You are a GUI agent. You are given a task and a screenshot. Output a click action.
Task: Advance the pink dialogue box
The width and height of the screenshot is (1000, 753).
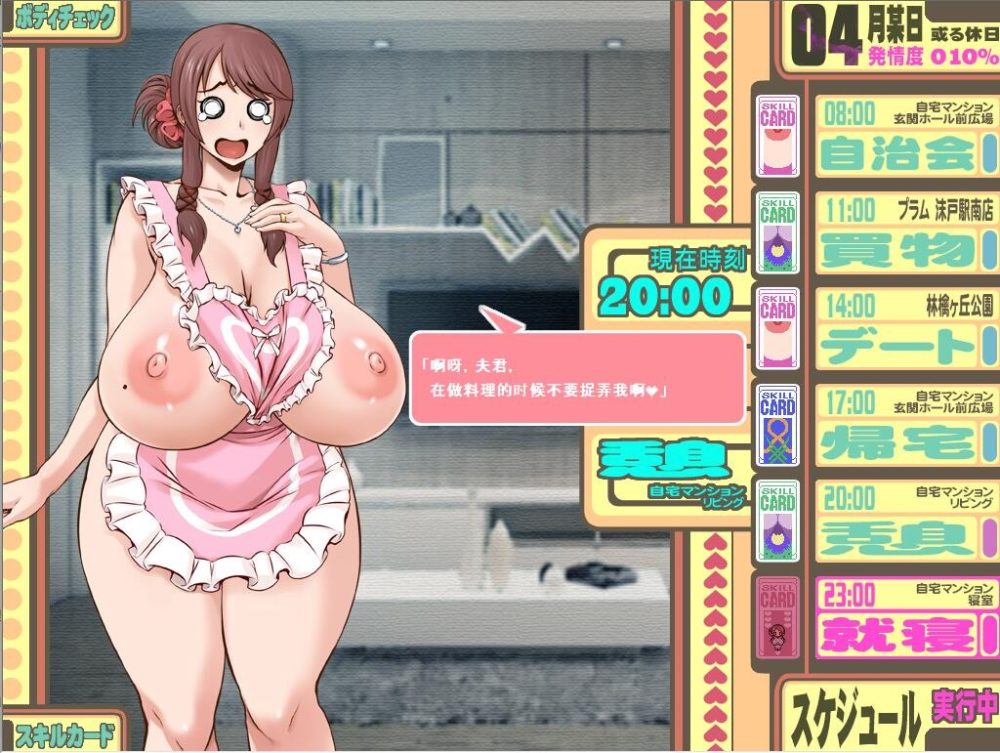tap(578, 378)
